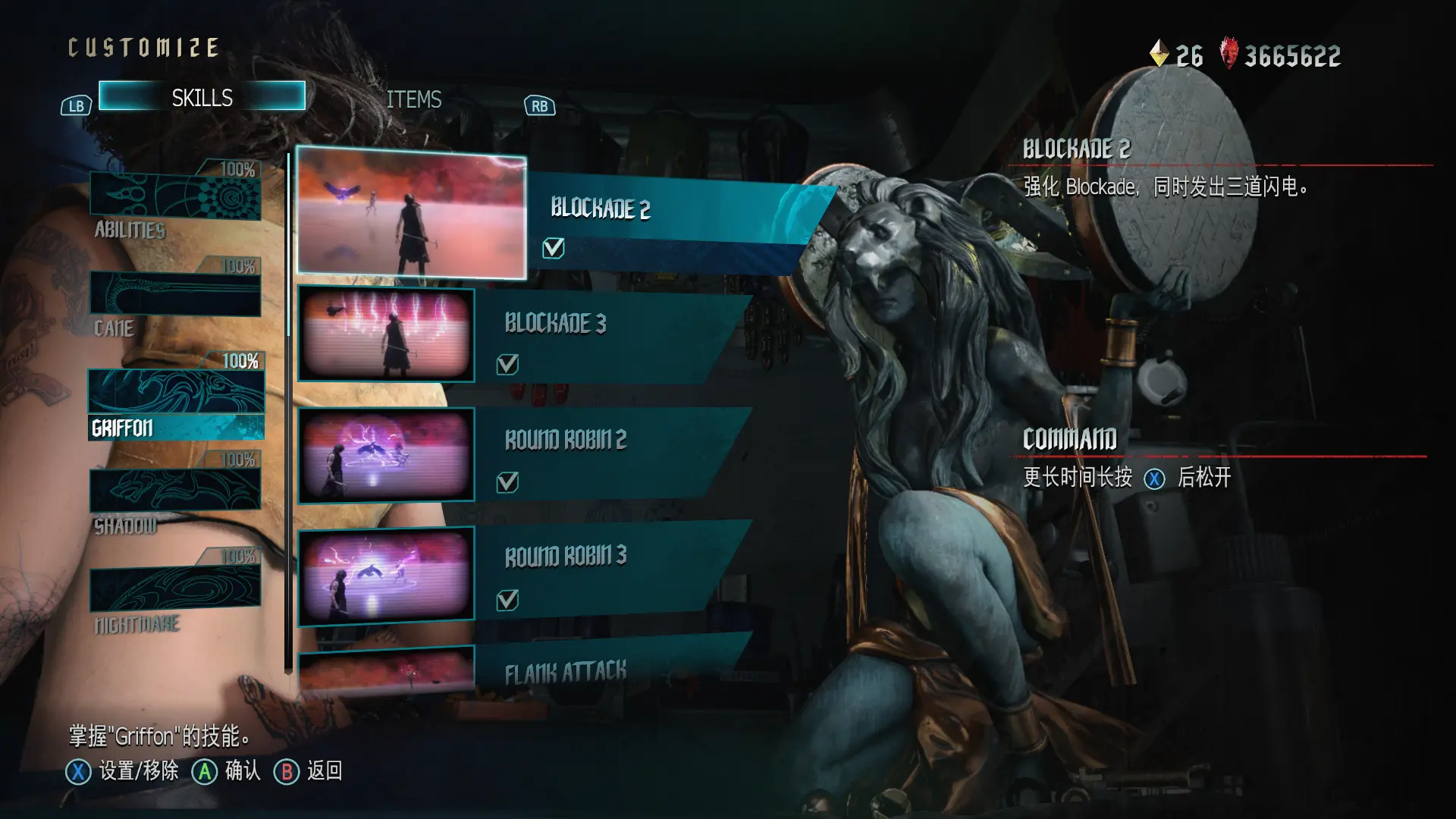Image resolution: width=1456 pixels, height=819 pixels.
Task: Select the Griffon skill category
Action: (x=176, y=402)
